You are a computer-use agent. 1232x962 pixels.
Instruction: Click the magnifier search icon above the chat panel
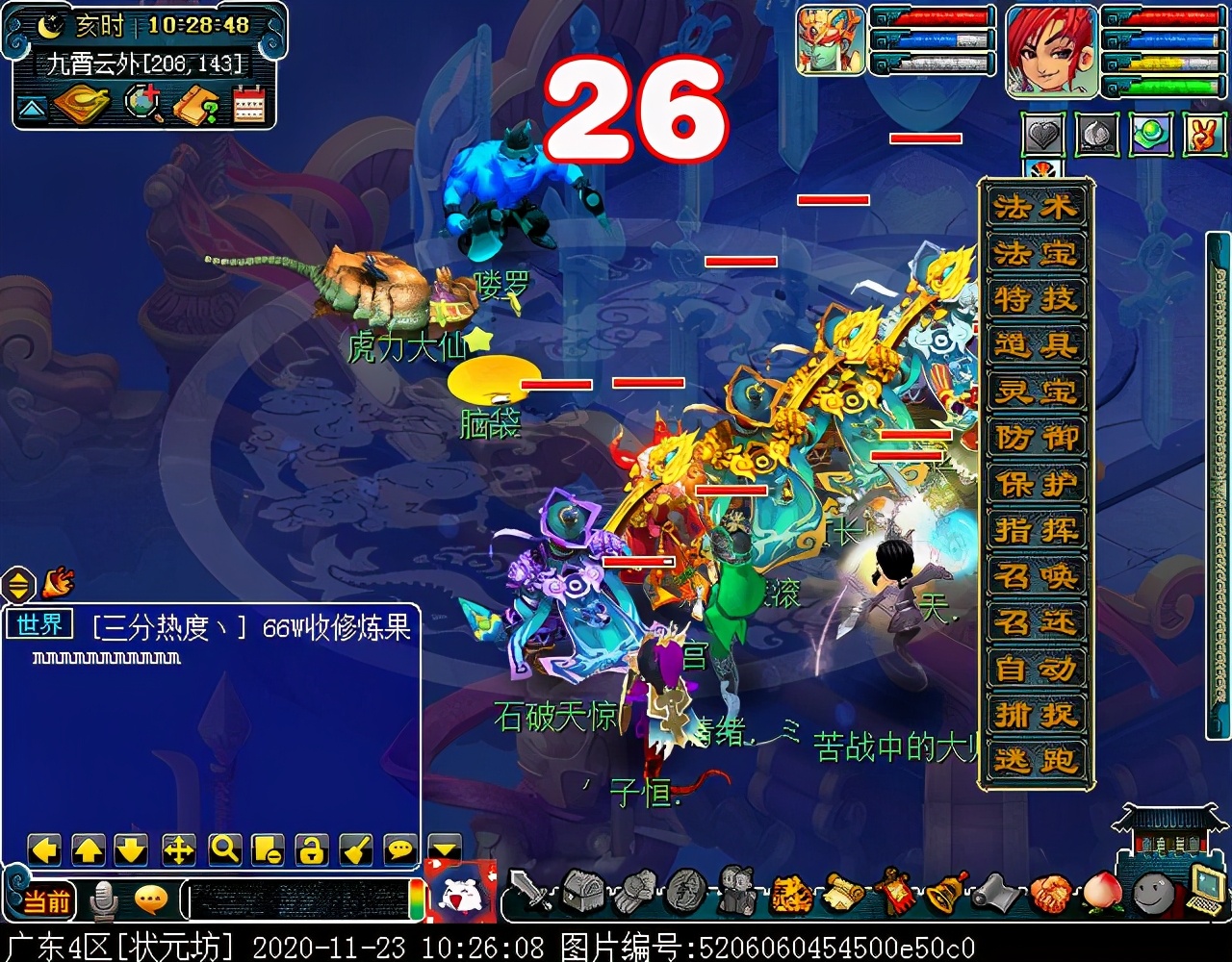click(x=224, y=850)
